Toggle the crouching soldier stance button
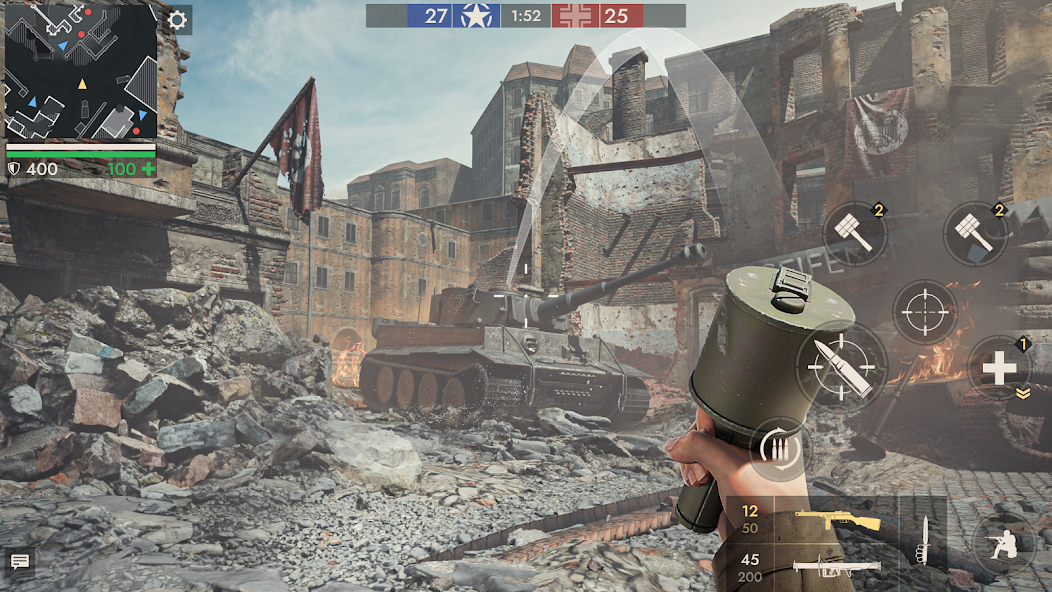1052x592 pixels. point(1003,545)
